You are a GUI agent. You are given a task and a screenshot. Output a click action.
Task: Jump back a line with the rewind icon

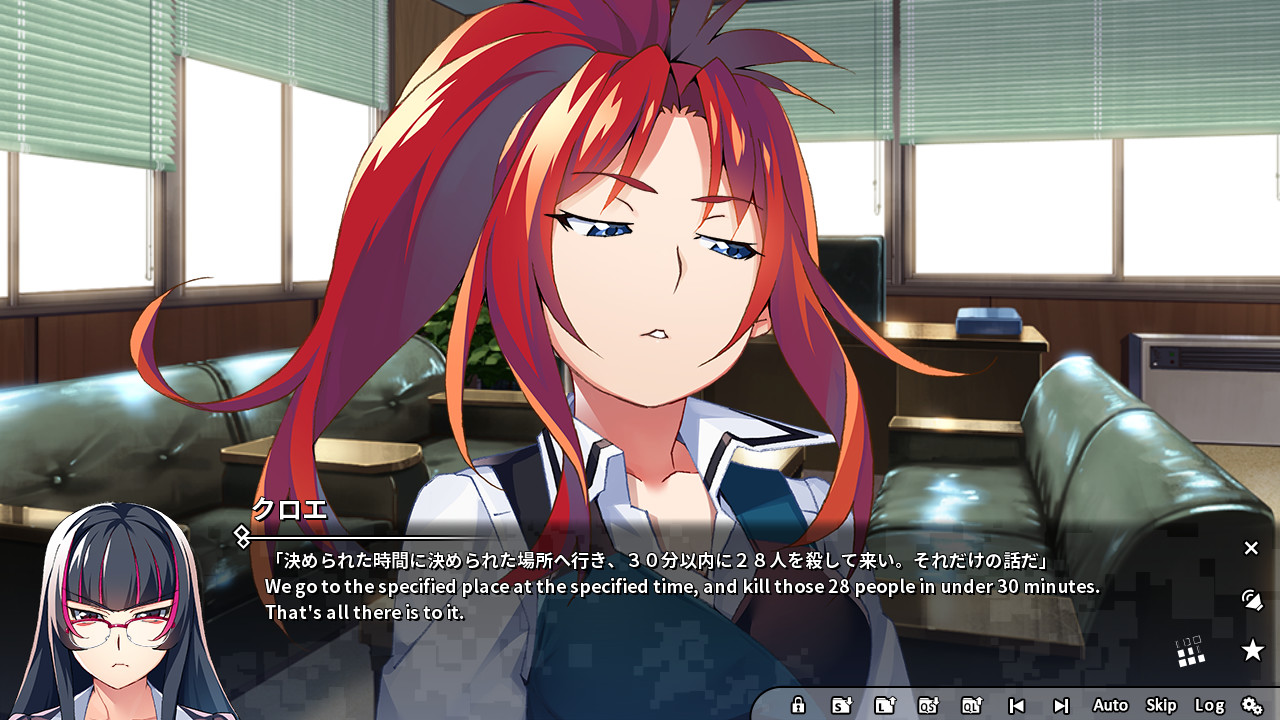1016,704
